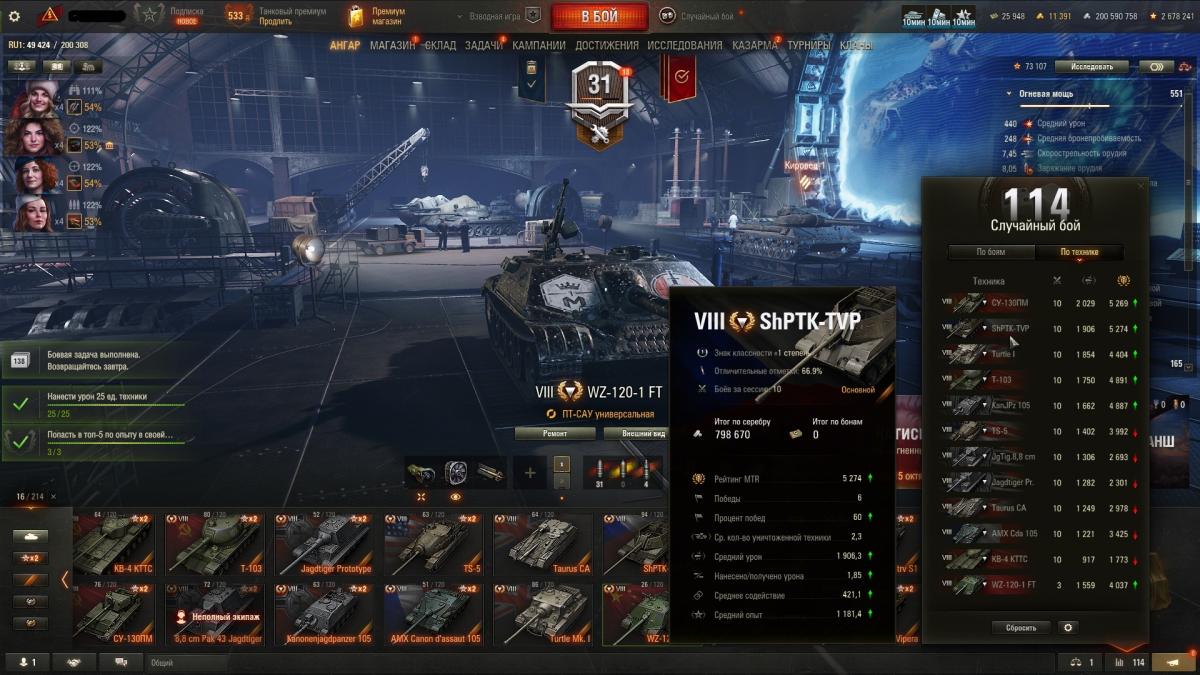Start battle with the В БОЙ button
The image size is (1200, 675).
[x=598, y=16]
